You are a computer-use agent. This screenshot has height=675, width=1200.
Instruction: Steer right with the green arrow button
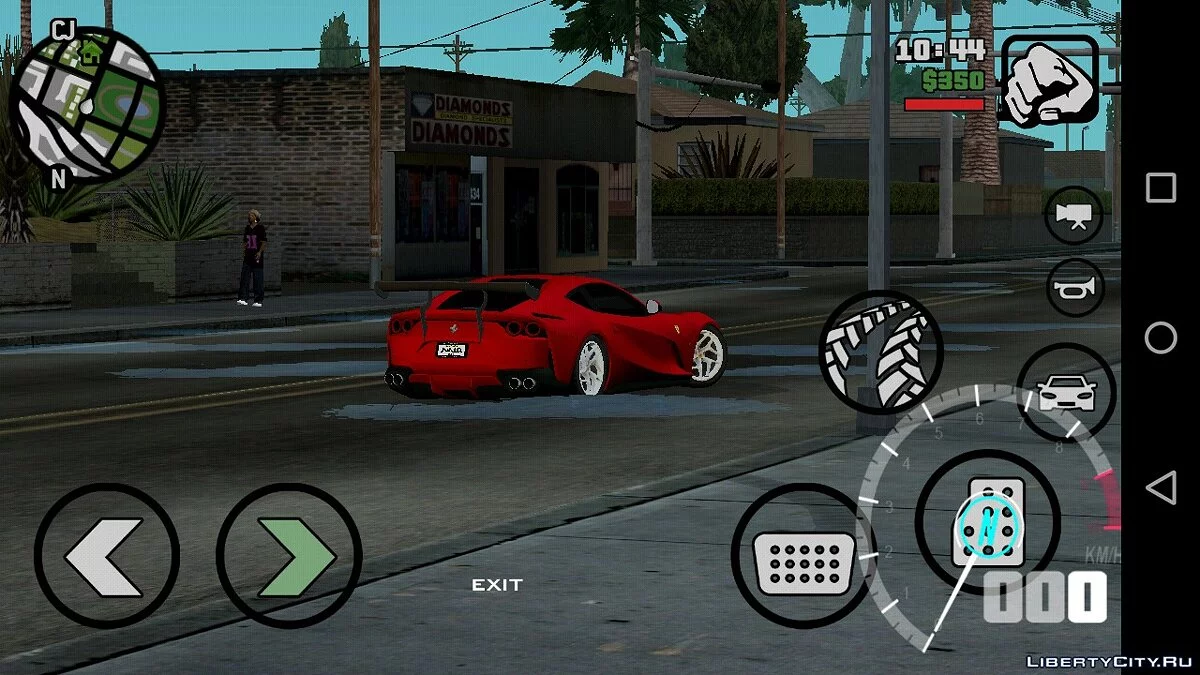(x=289, y=556)
